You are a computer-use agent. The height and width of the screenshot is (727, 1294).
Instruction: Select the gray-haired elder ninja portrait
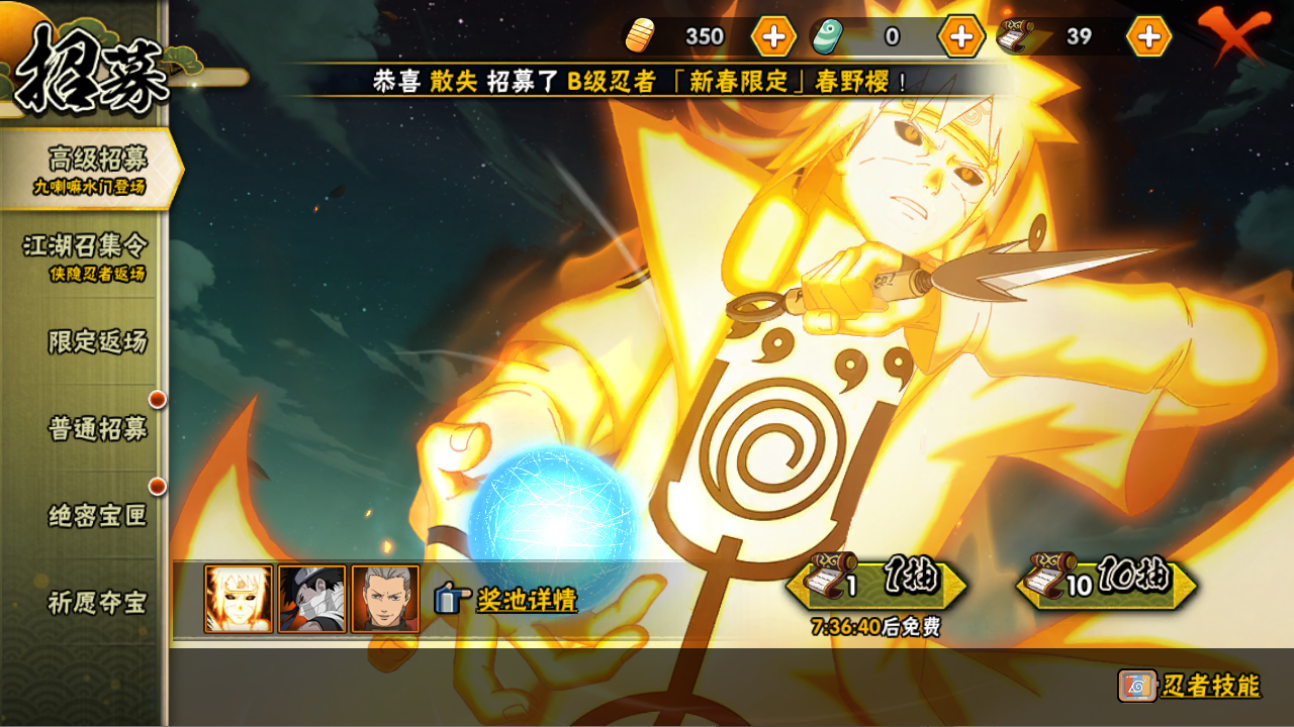385,599
